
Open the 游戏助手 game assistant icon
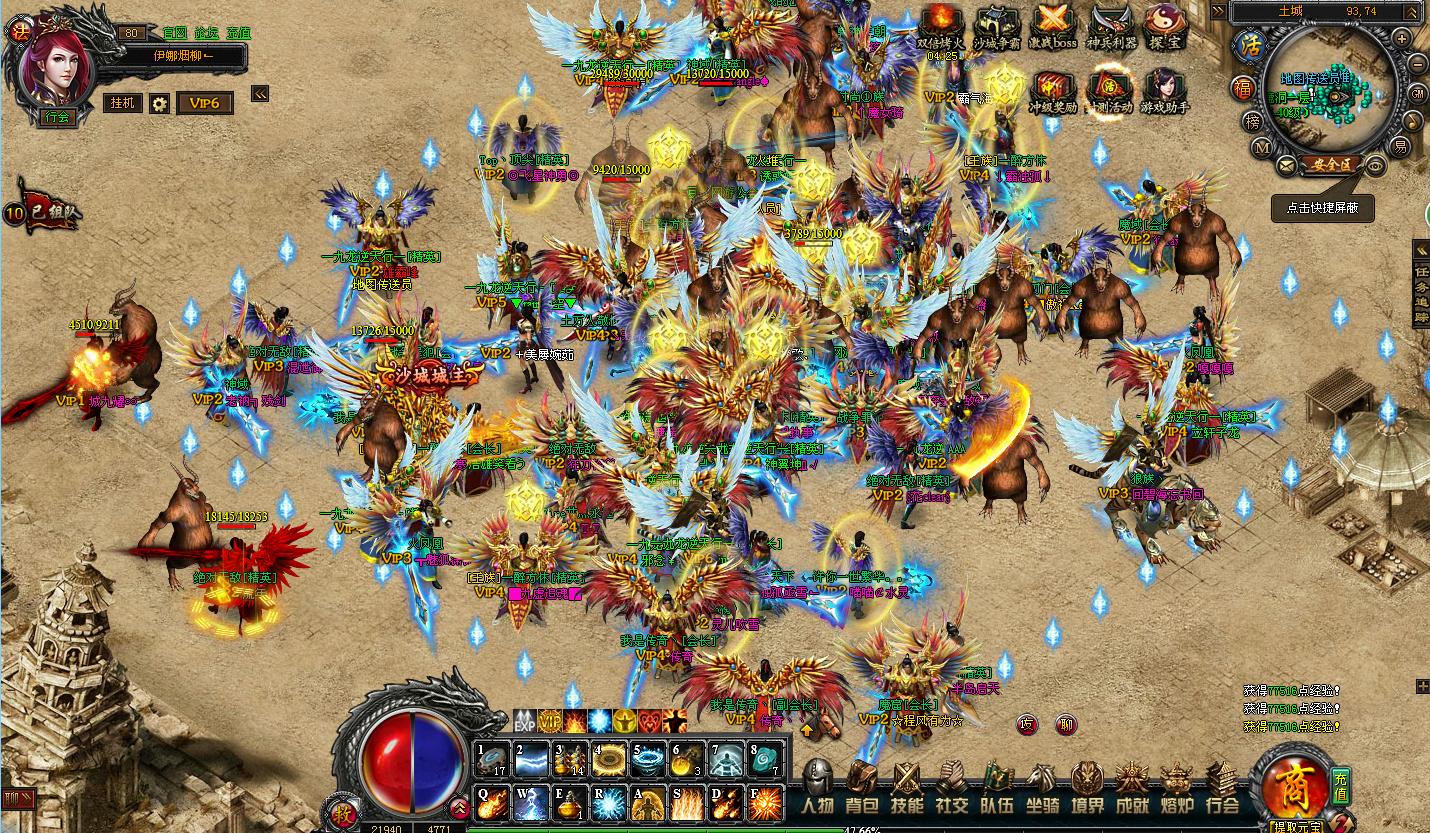(1165, 90)
